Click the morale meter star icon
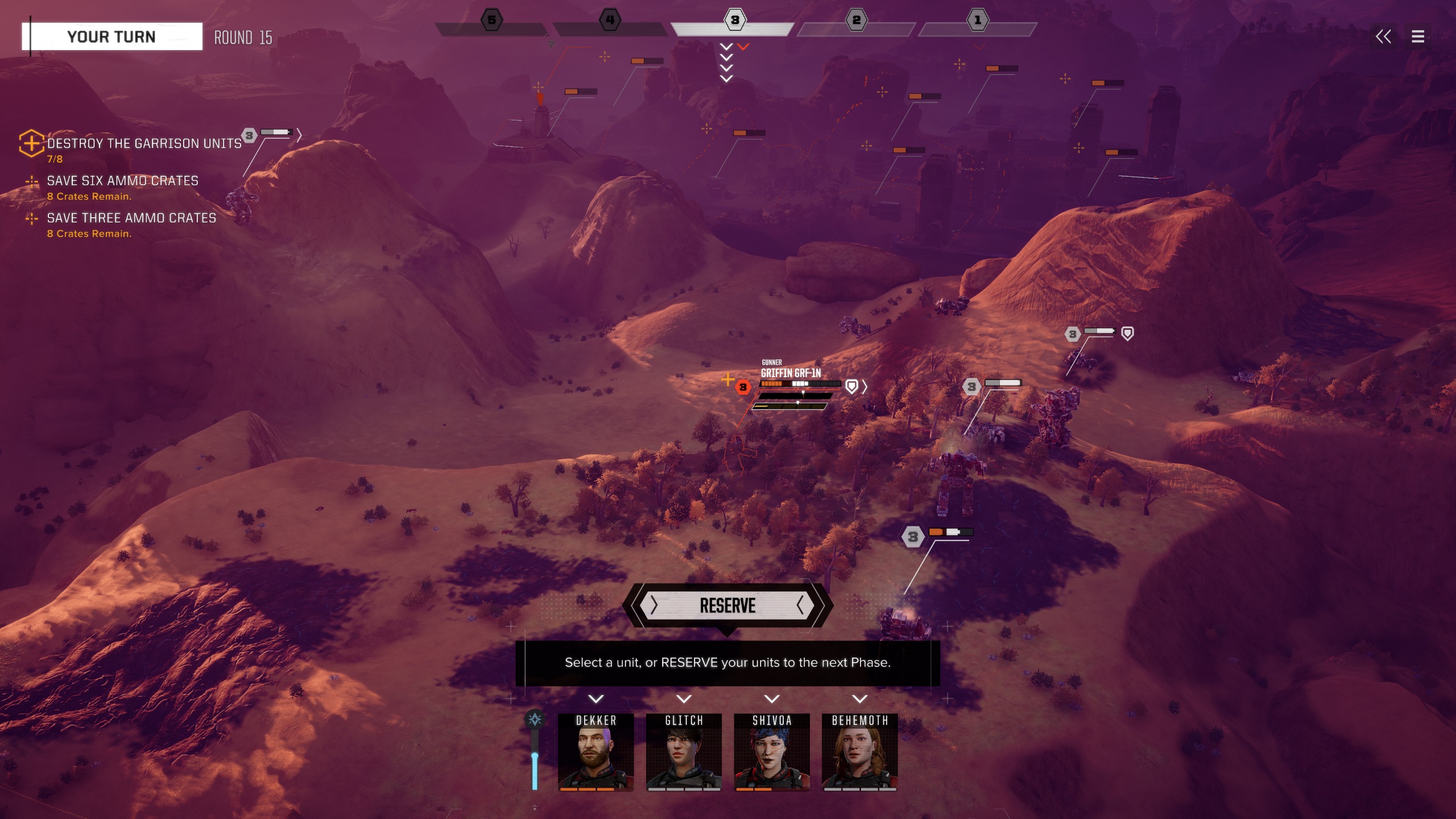The width and height of the screenshot is (1456, 819). click(535, 720)
